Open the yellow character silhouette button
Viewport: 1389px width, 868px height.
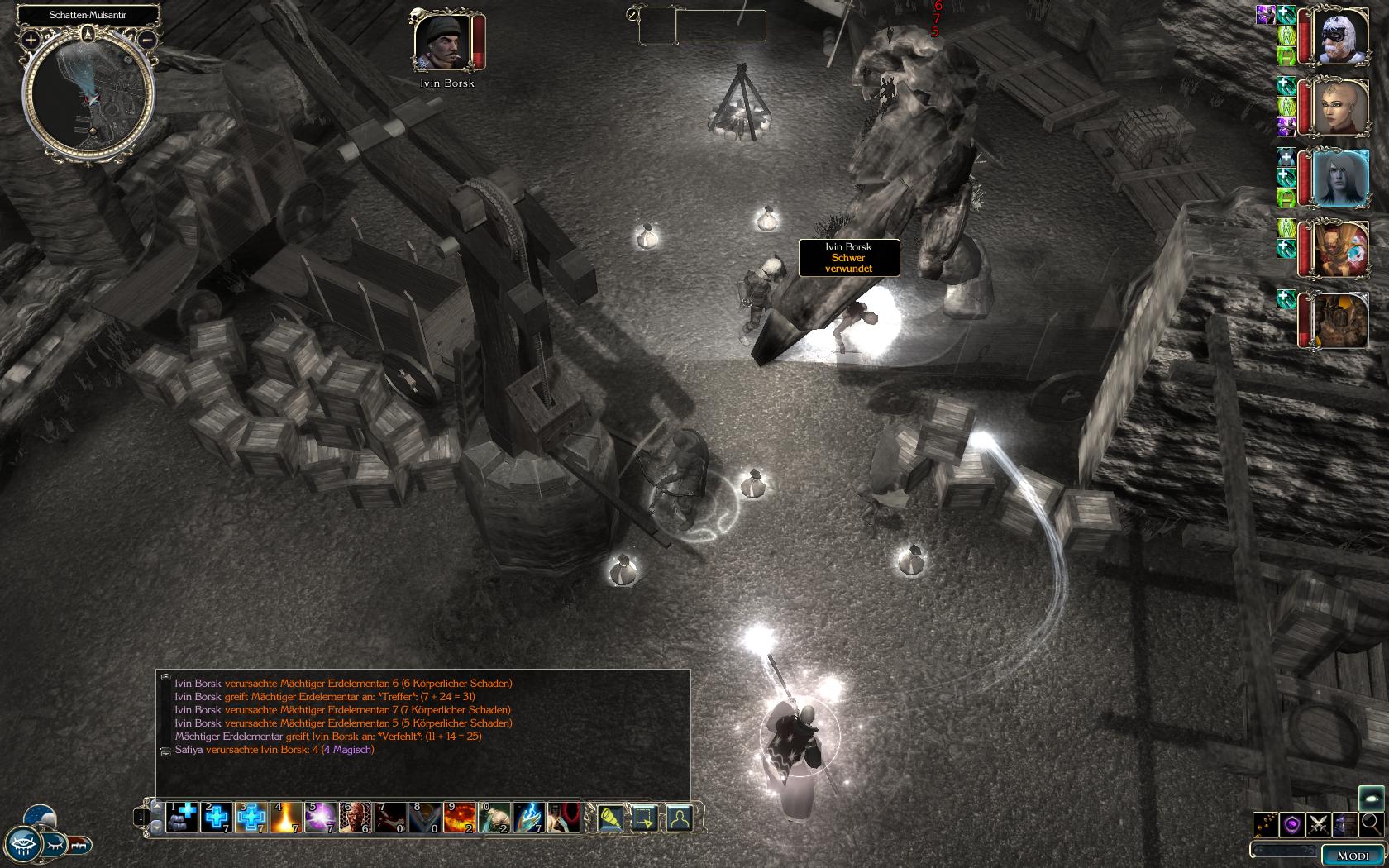click(680, 818)
